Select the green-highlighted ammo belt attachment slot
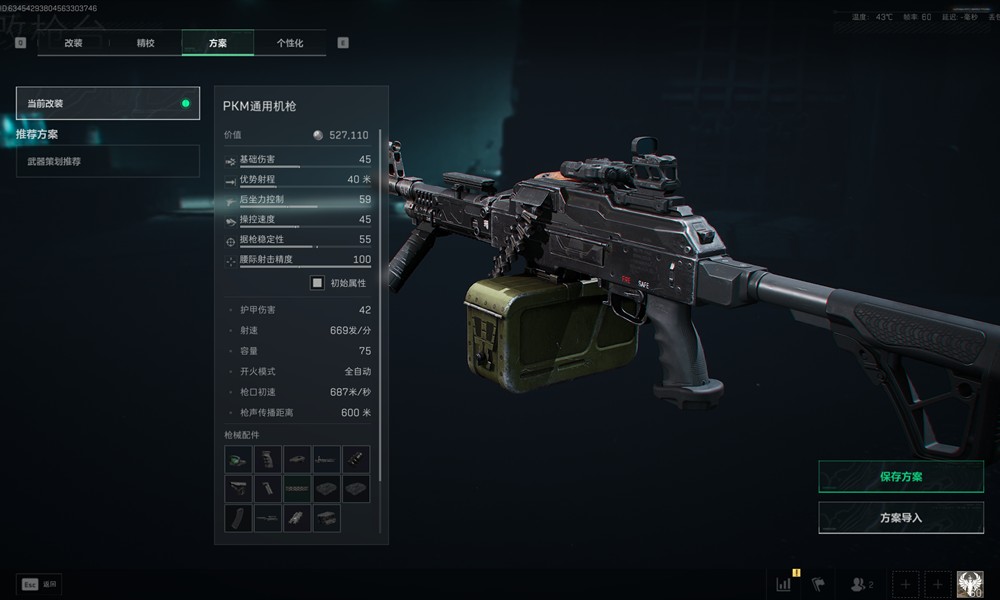Image resolution: width=1000 pixels, height=600 pixels. tap(297, 488)
